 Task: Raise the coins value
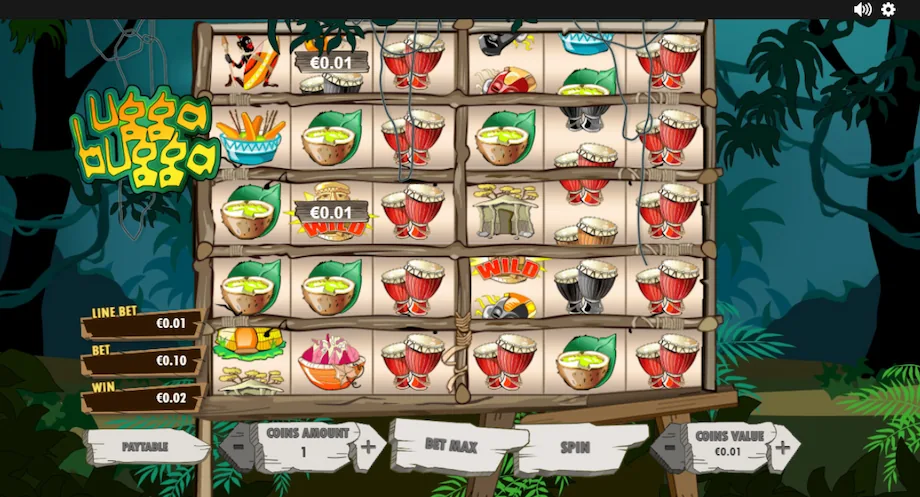(x=782, y=447)
